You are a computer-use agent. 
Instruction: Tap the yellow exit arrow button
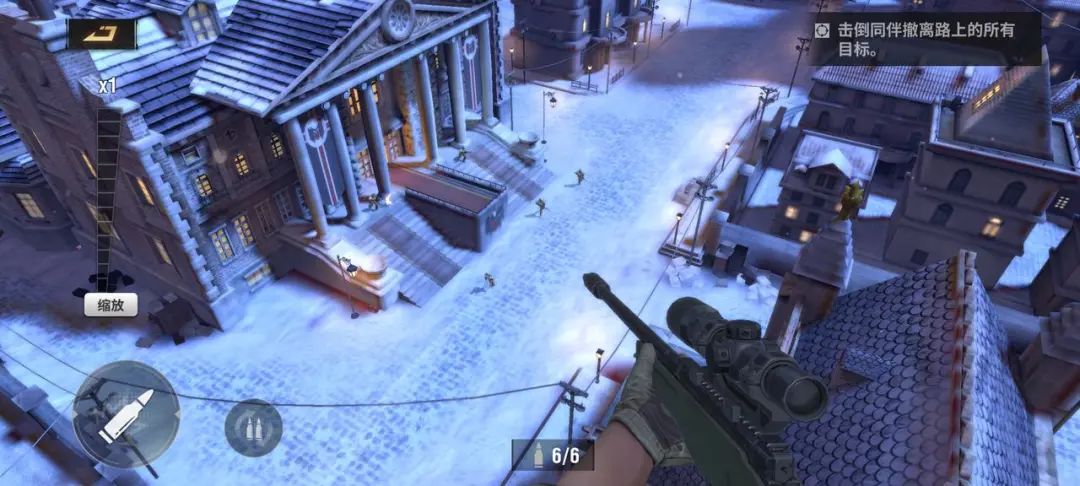point(102,34)
